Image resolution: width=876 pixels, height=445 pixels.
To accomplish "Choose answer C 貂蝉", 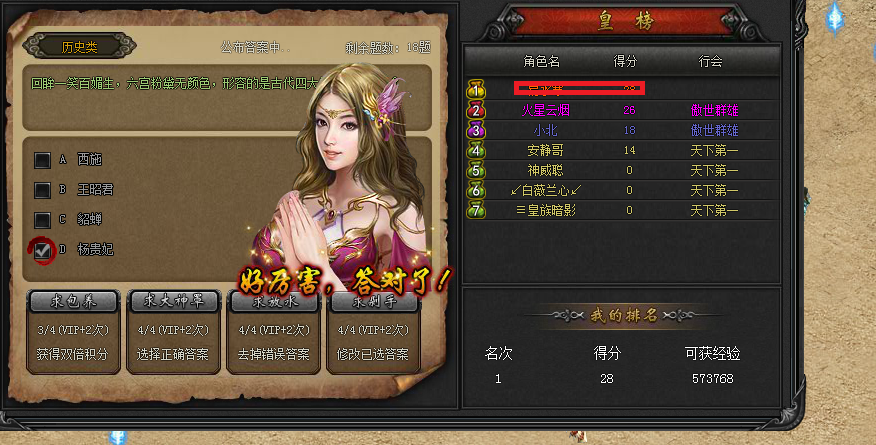I will (43, 219).
